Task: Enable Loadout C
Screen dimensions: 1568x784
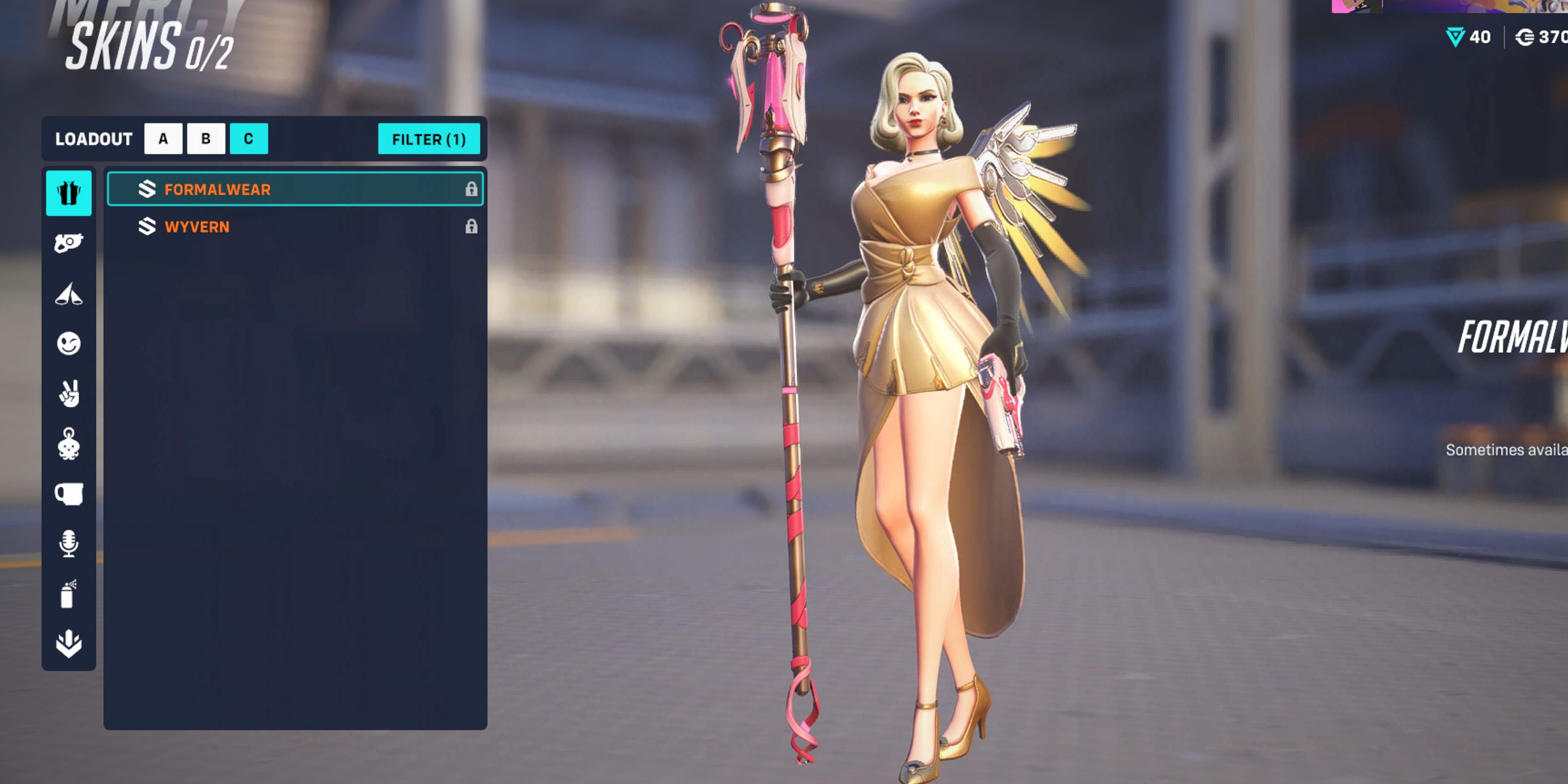Action: 251,138
